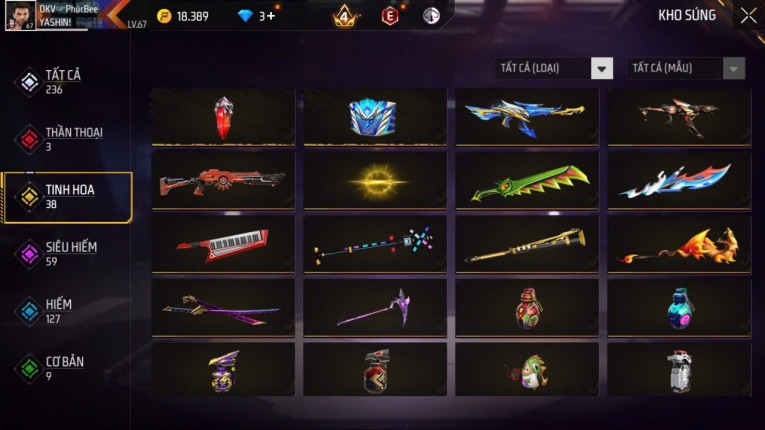Add more diamonds with the plus button

coord(271,16)
